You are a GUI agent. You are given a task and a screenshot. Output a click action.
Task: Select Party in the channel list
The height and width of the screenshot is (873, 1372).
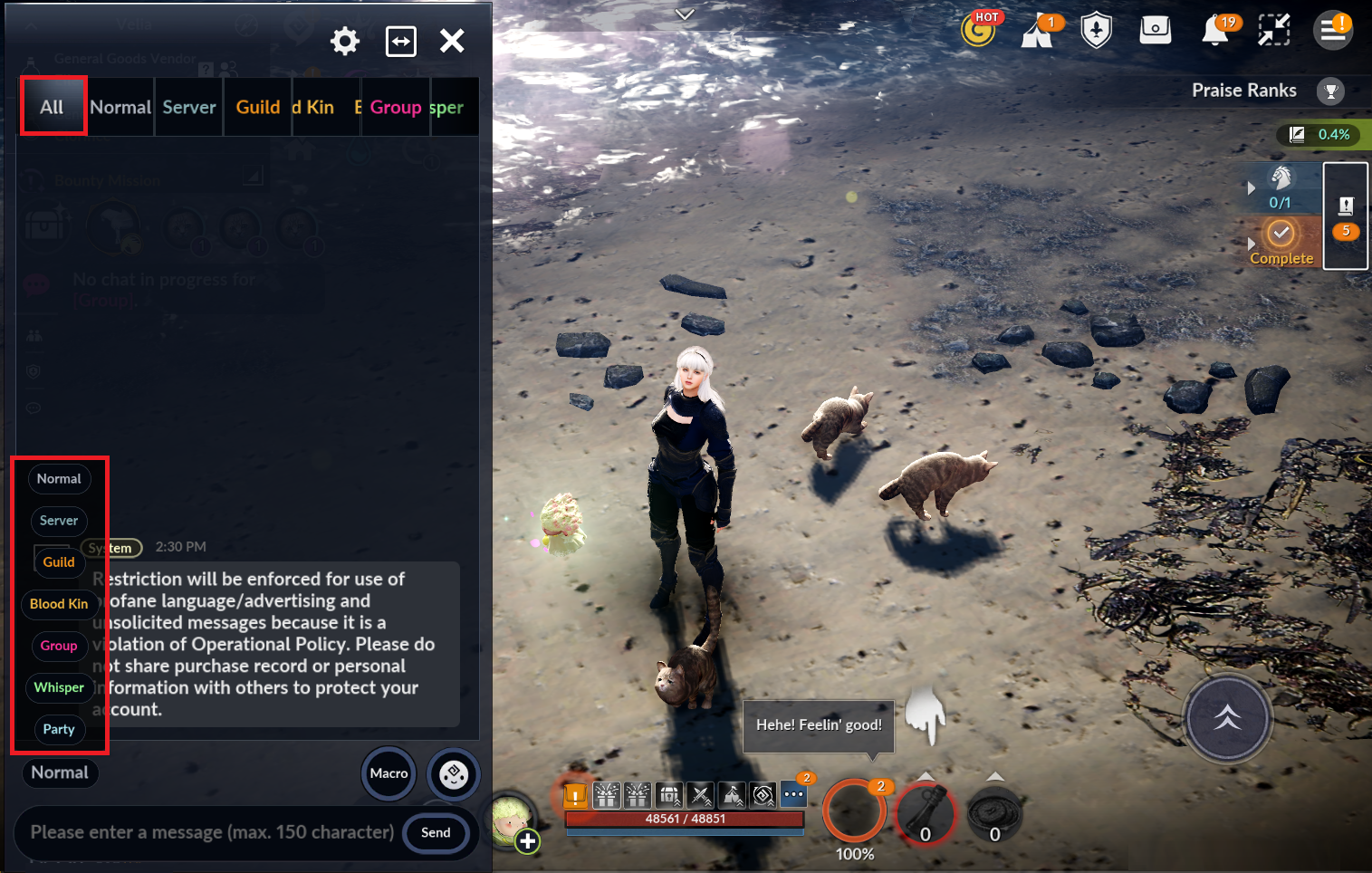pyautogui.click(x=59, y=729)
